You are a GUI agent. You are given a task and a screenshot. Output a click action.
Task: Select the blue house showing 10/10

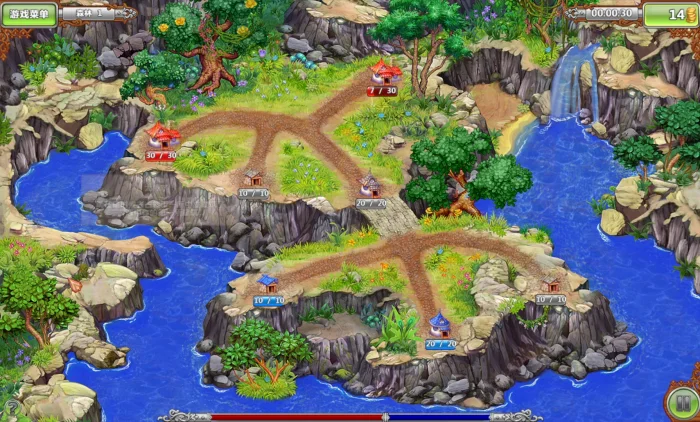click(x=268, y=284)
